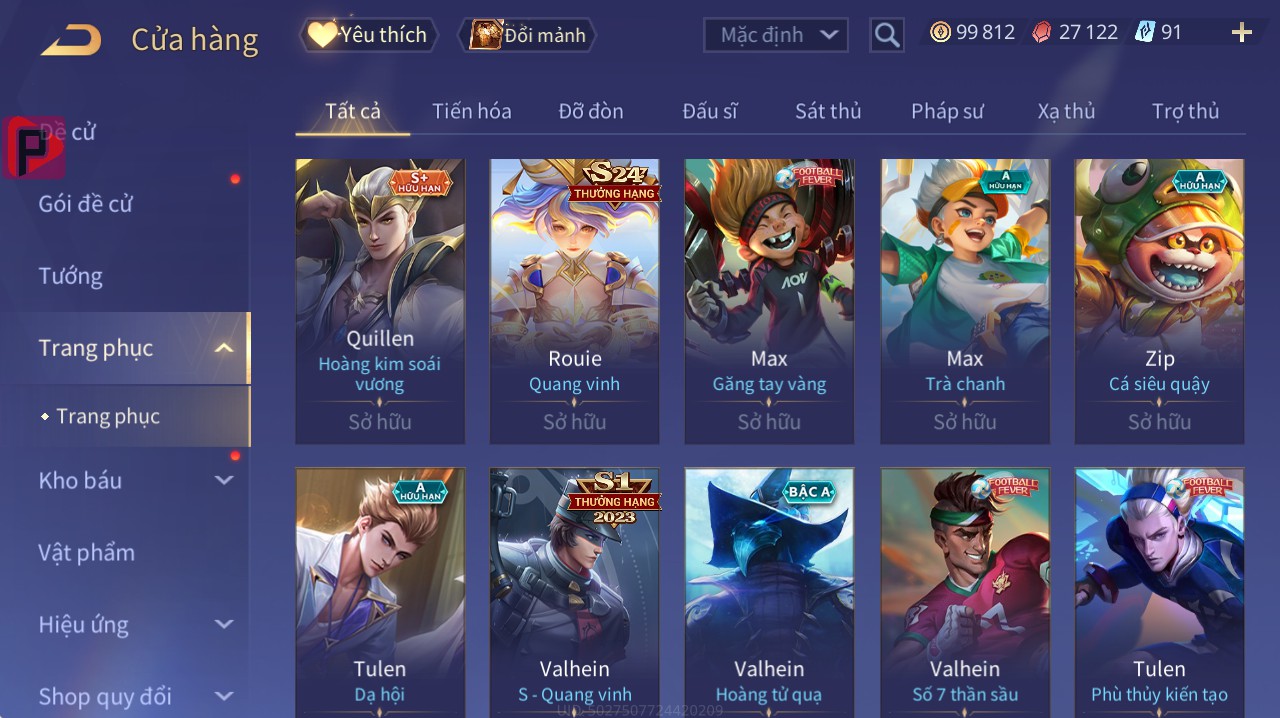The width and height of the screenshot is (1280, 718).
Task: Open Gói đề cử in sidebar
Action: (86, 204)
